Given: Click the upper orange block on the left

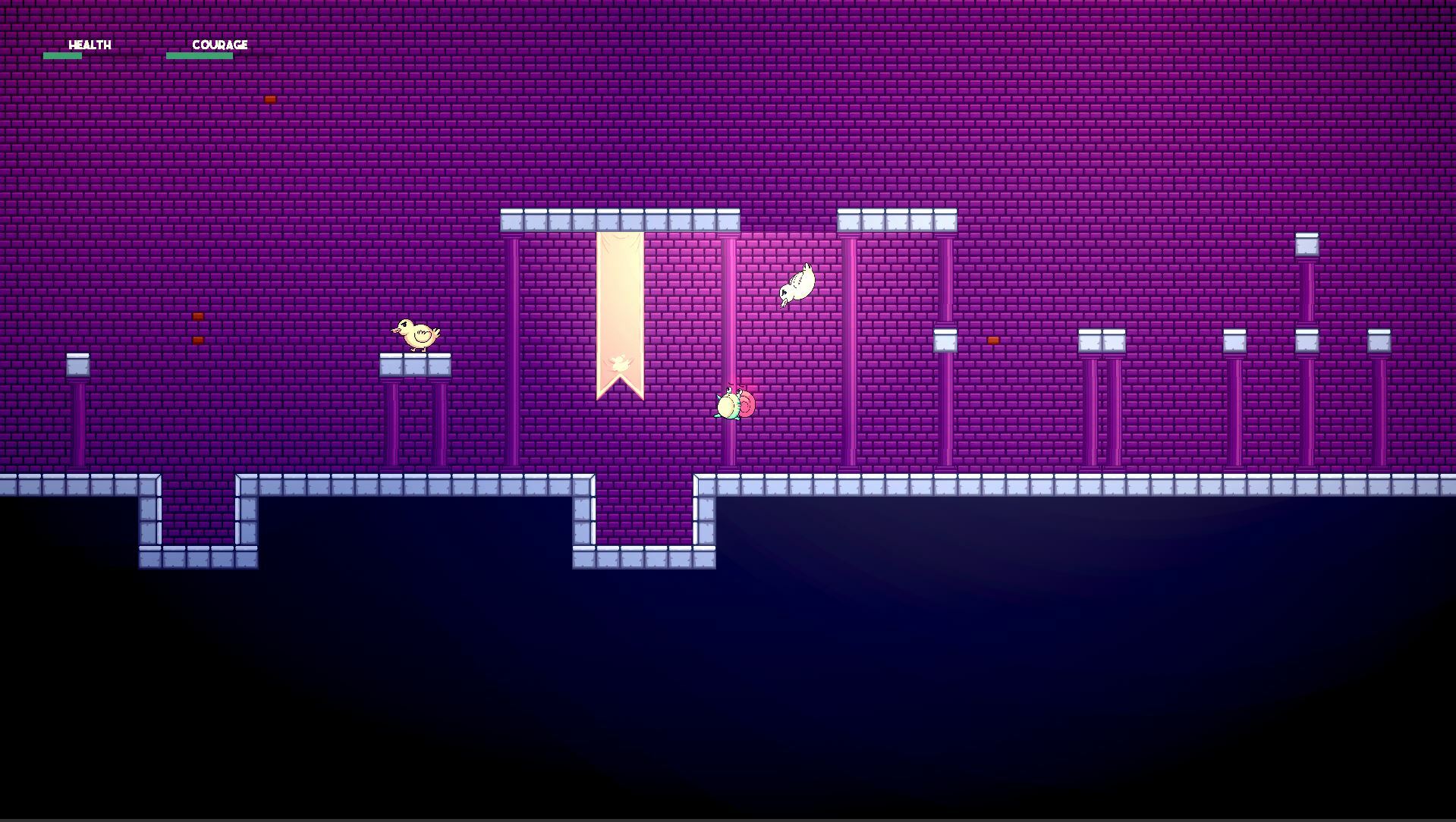Looking at the screenshot, I should [197, 315].
